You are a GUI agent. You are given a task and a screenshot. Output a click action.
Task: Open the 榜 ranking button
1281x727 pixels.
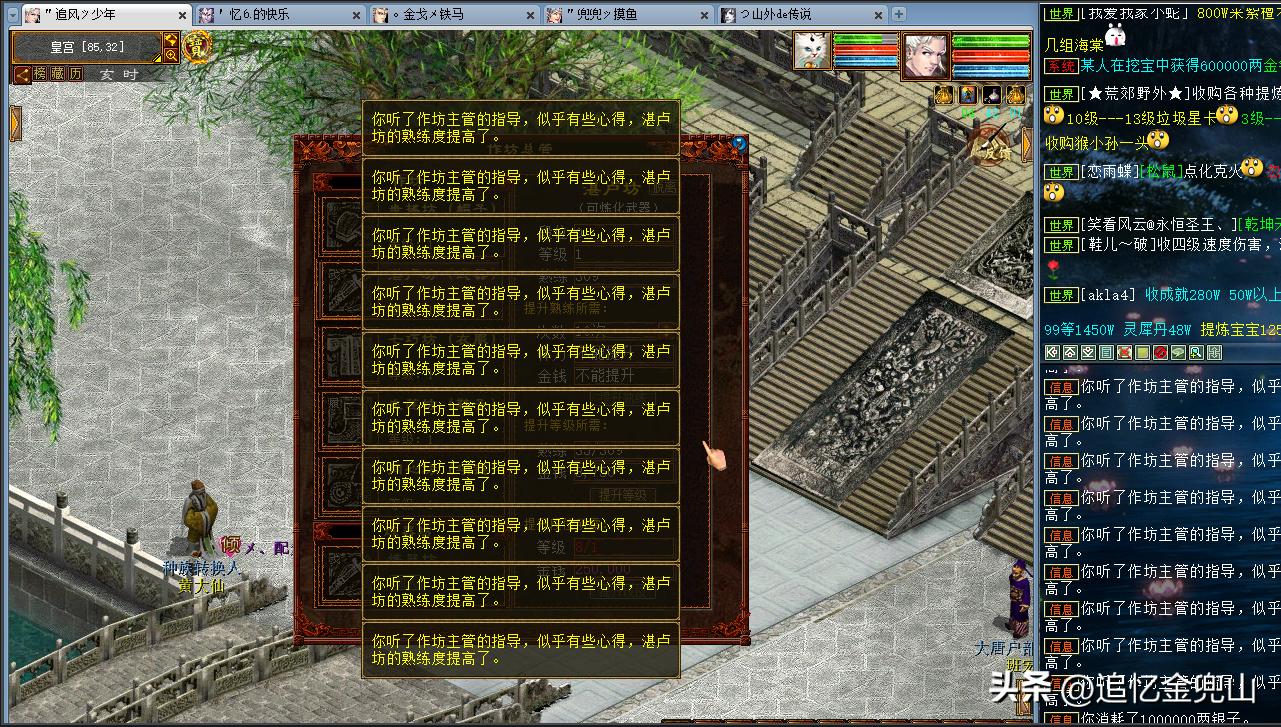coord(41,74)
